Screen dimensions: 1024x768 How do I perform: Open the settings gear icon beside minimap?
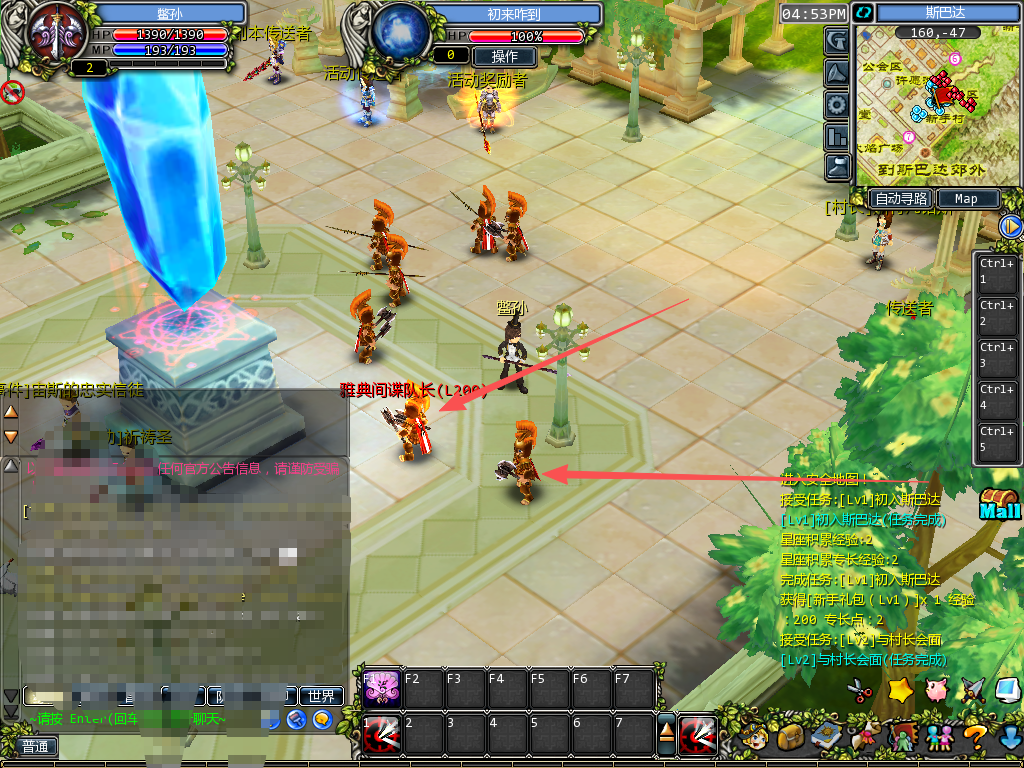837,104
